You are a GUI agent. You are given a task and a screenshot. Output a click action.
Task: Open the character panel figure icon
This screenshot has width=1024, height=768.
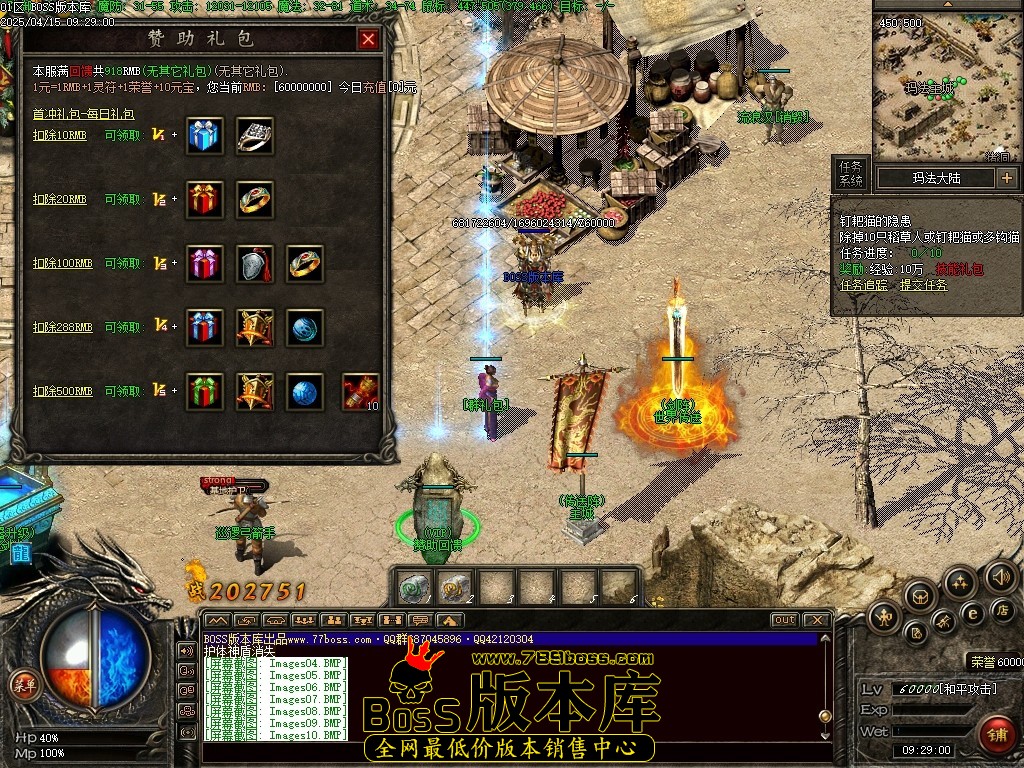tap(883, 618)
